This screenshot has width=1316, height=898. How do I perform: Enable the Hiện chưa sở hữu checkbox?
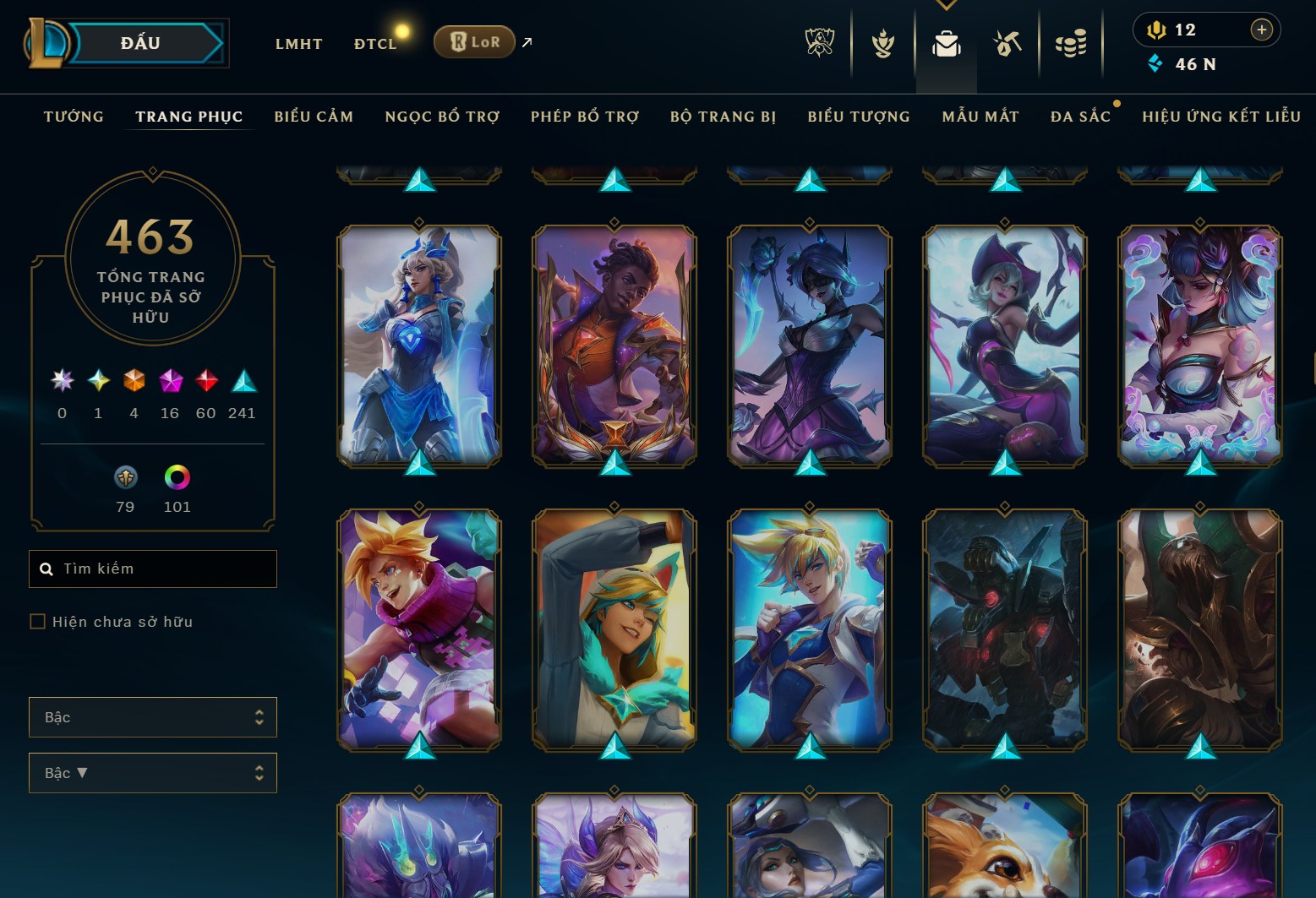[x=39, y=621]
